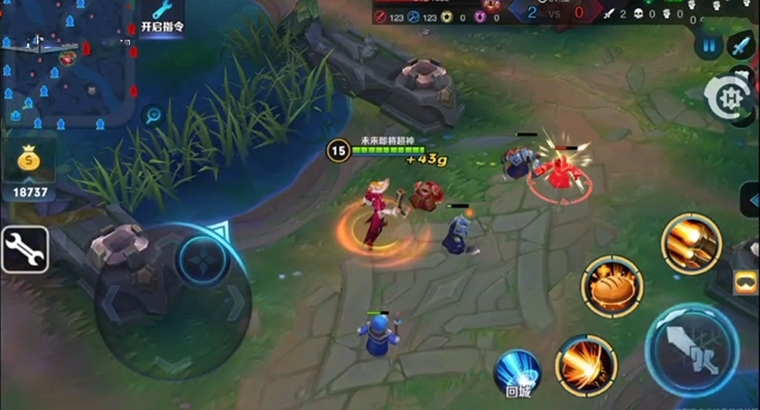Fire the golden bullets skill
The height and width of the screenshot is (410, 760).
(691, 243)
